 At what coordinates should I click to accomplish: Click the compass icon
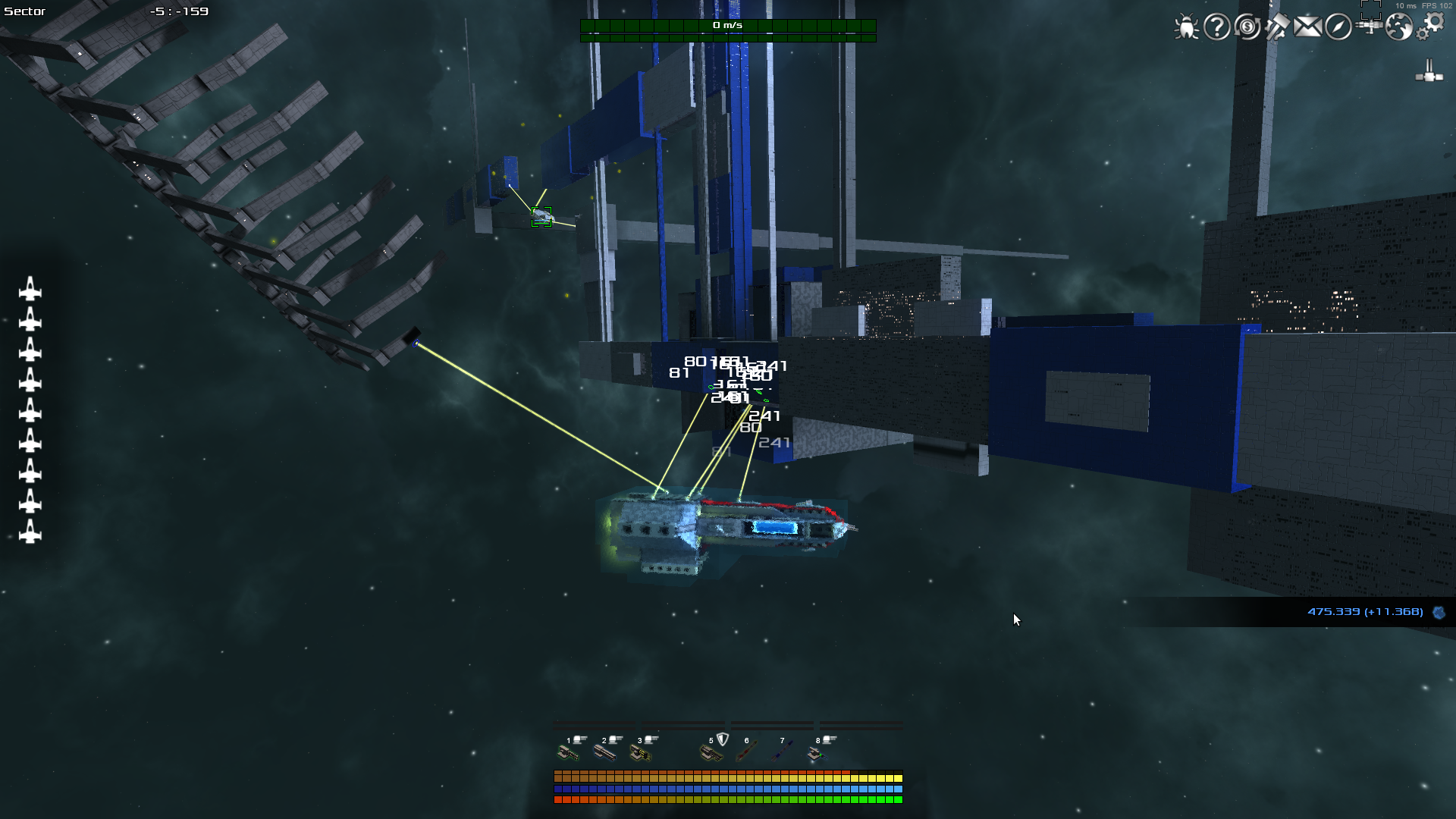coord(1338,27)
